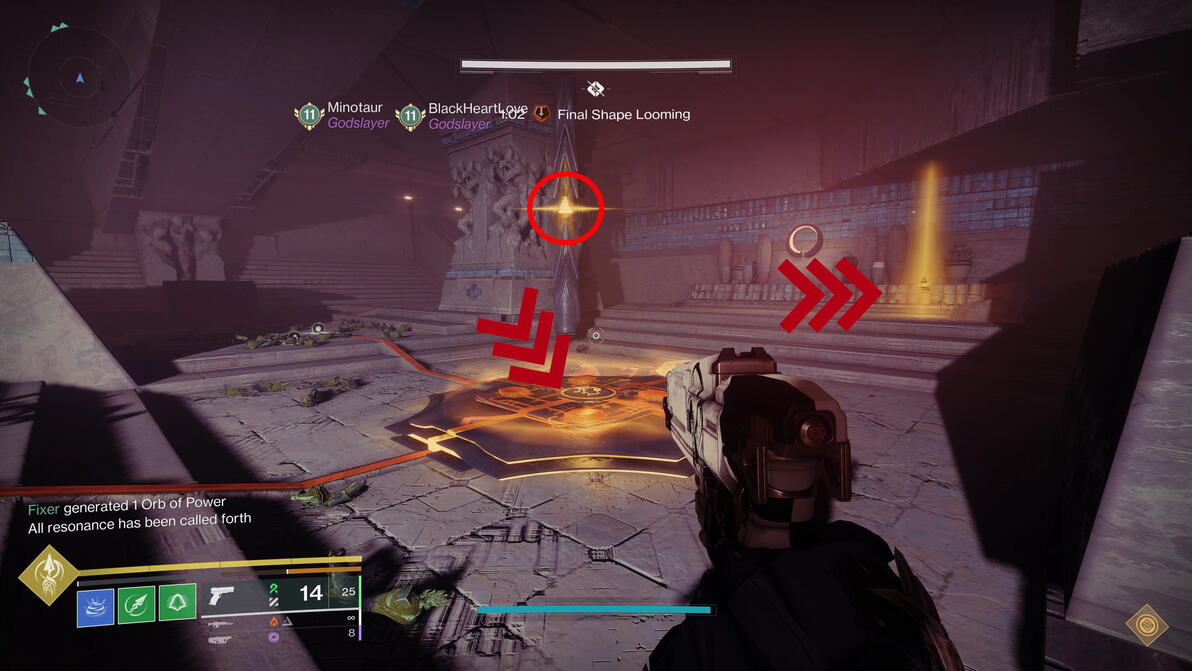Use the blue class ability icon

[x=96, y=606]
